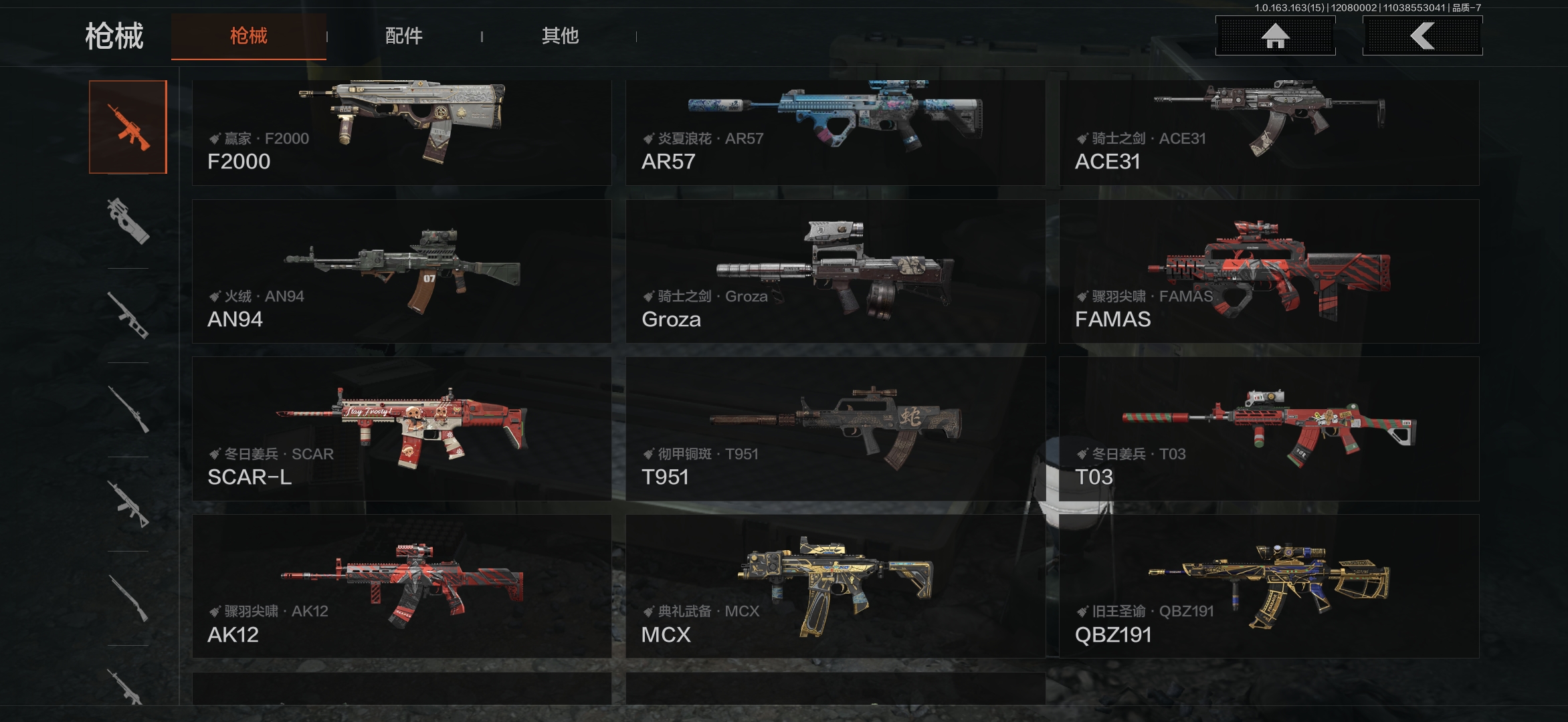The image size is (1568, 722).
Task: Switch to the 其他 tab
Action: (x=560, y=36)
